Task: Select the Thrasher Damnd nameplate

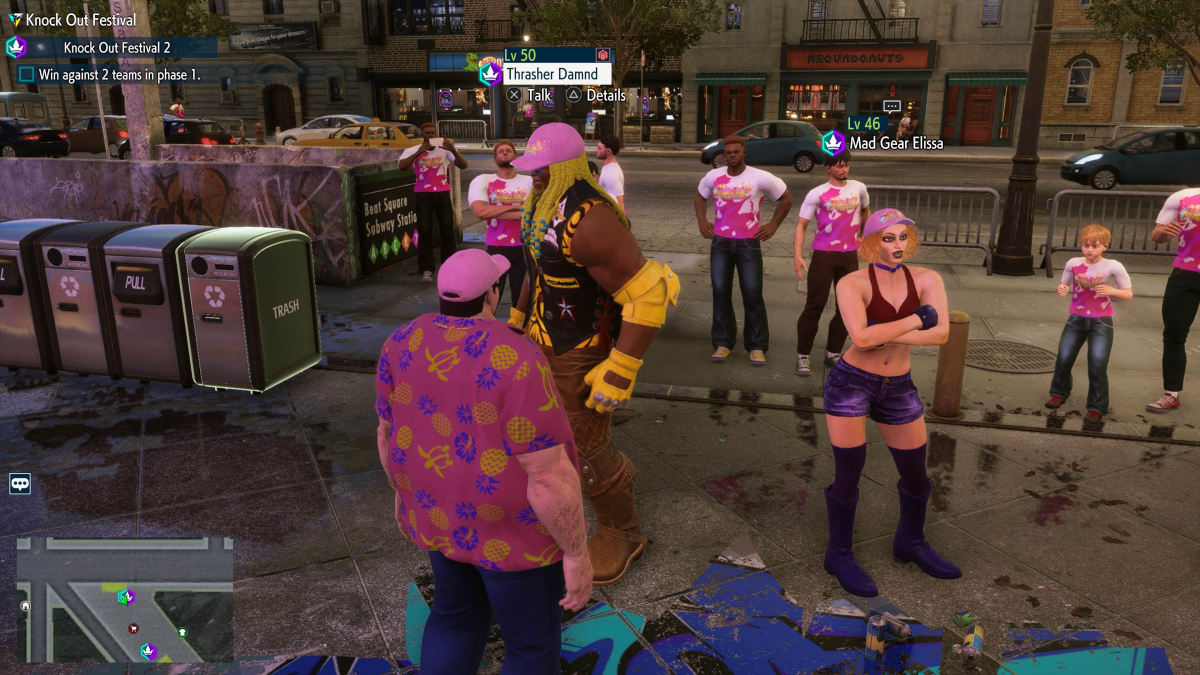Action: (x=551, y=74)
